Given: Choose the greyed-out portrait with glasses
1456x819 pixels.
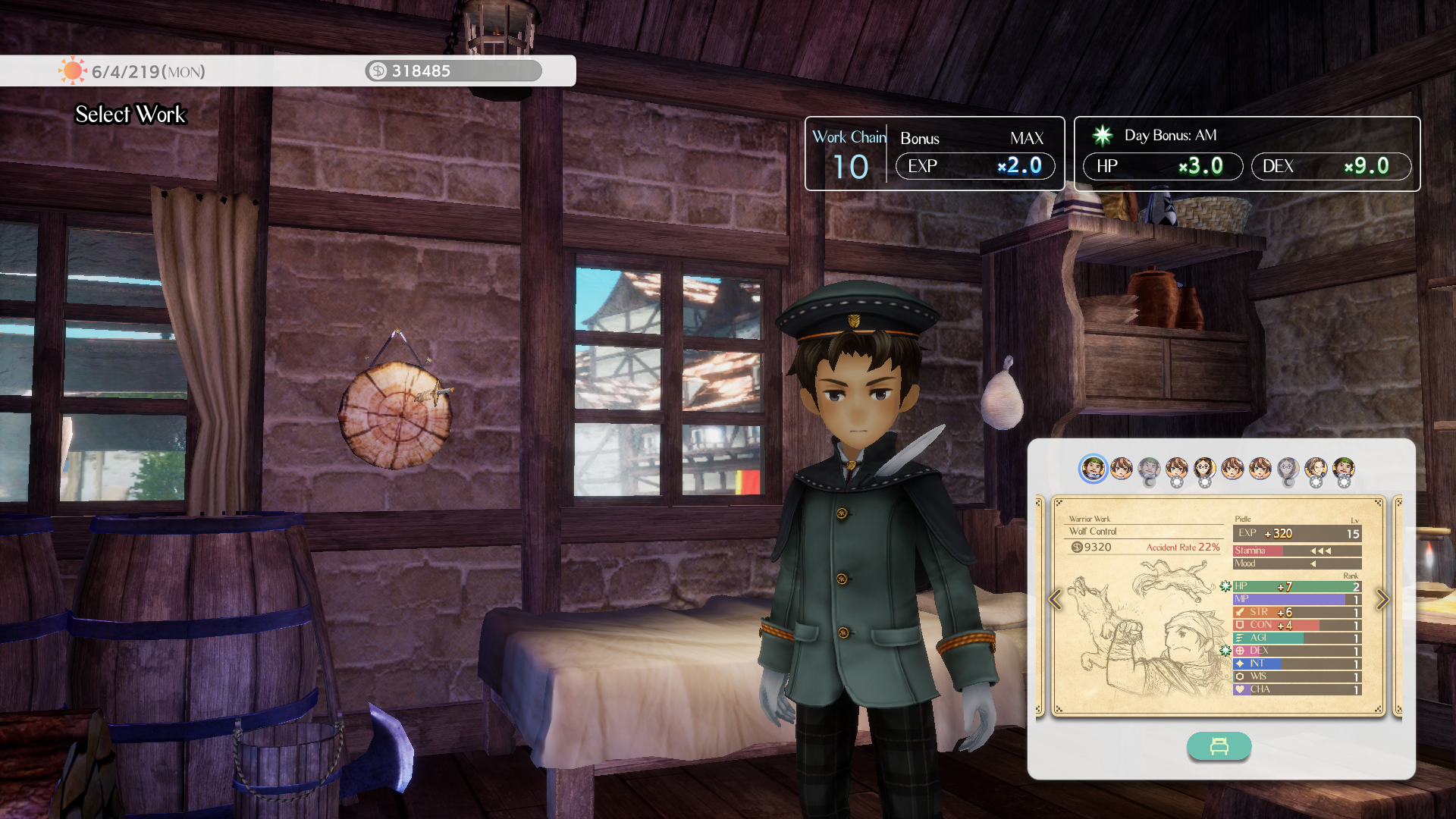Looking at the screenshot, I should pyautogui.click(x=1288, y=469).
